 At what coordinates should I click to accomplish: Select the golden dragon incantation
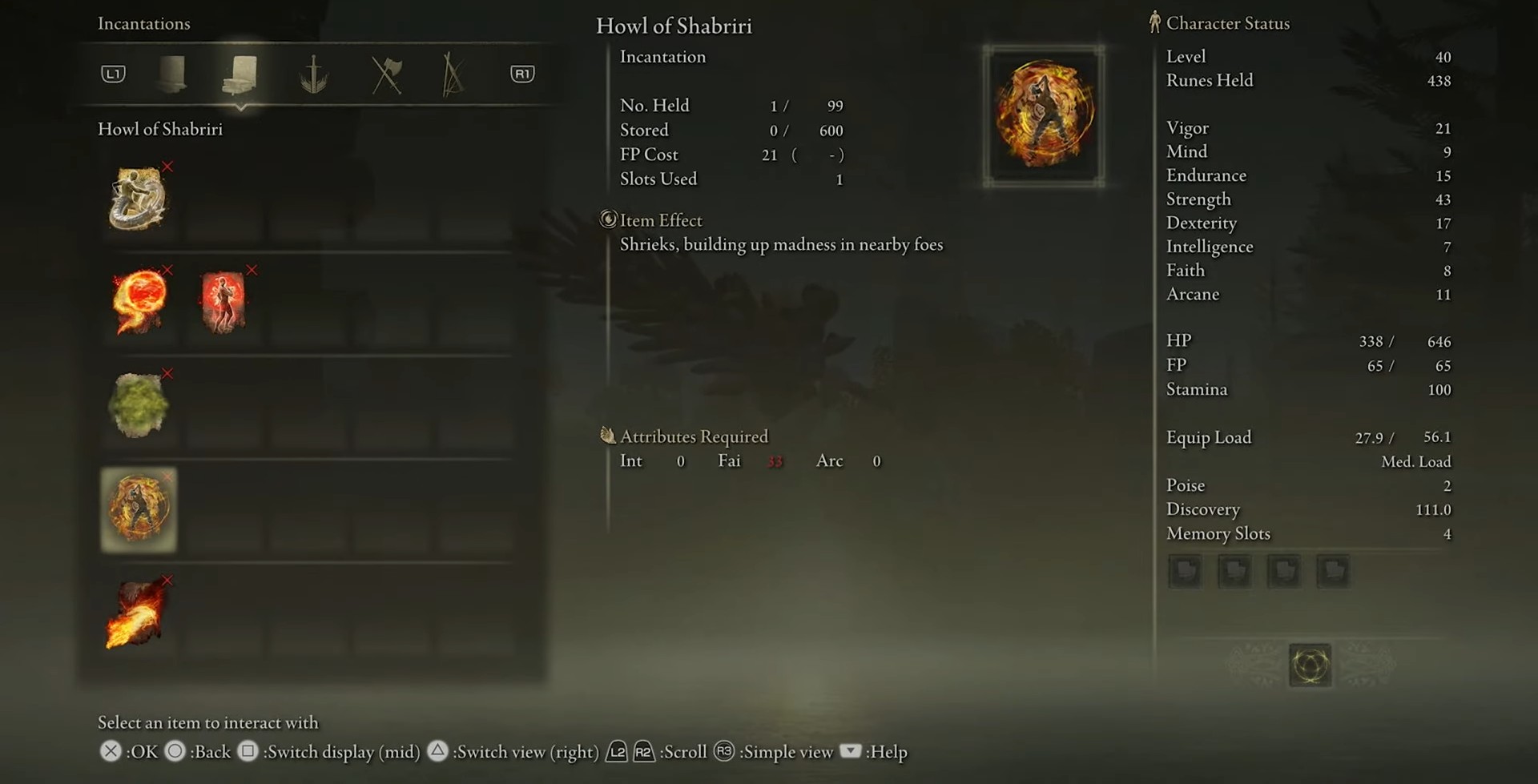139,199
